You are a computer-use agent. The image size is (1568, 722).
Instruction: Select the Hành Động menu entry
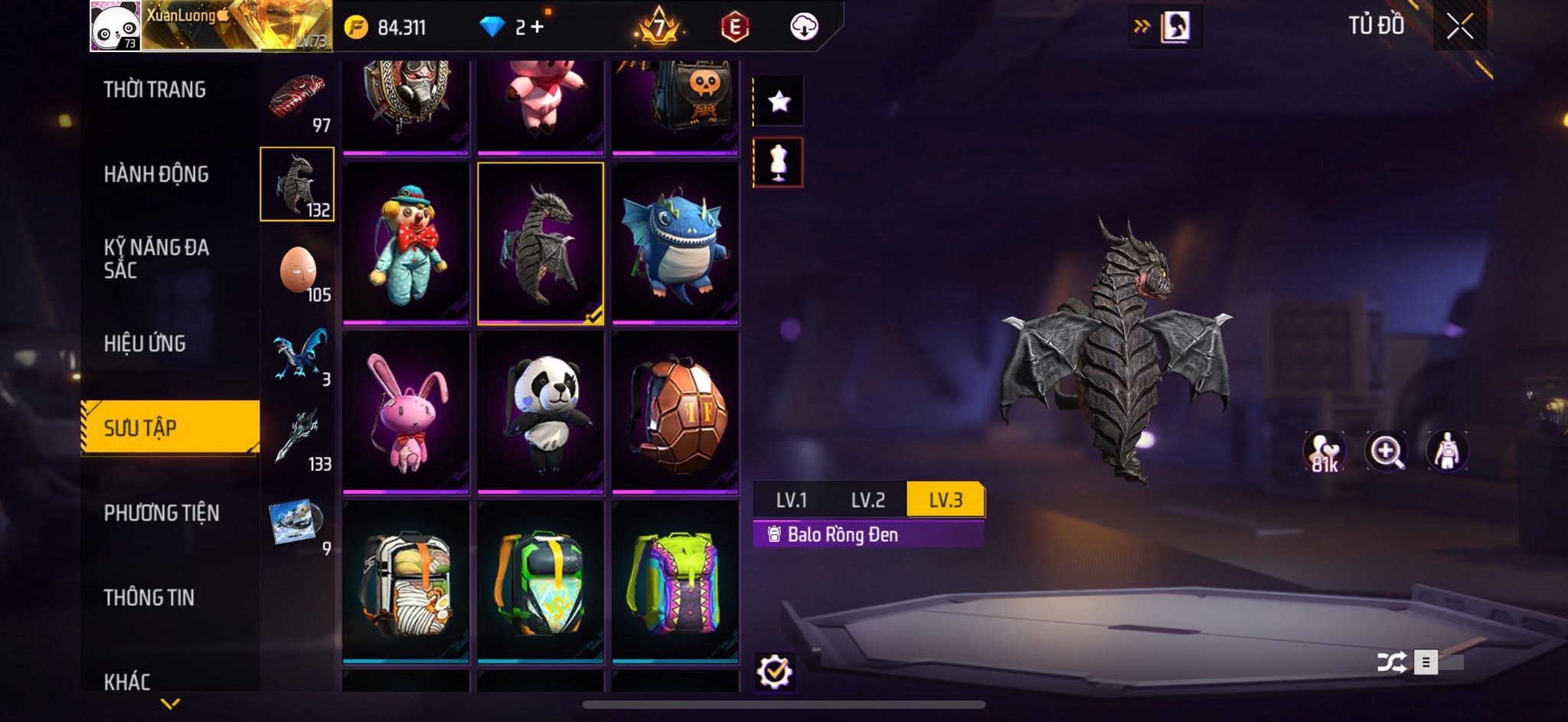156,175
